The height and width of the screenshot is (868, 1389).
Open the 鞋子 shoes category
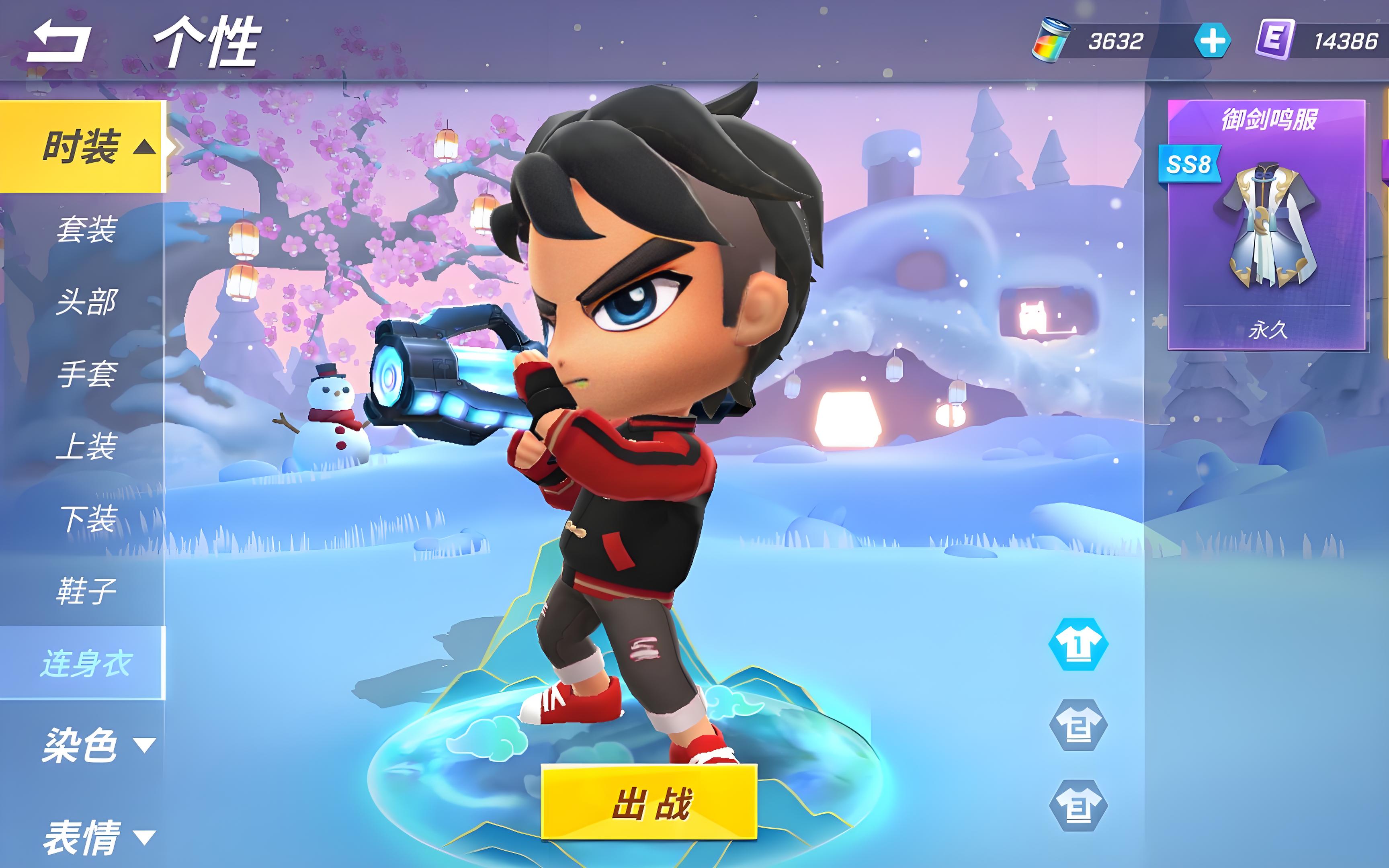pos(86,591)
